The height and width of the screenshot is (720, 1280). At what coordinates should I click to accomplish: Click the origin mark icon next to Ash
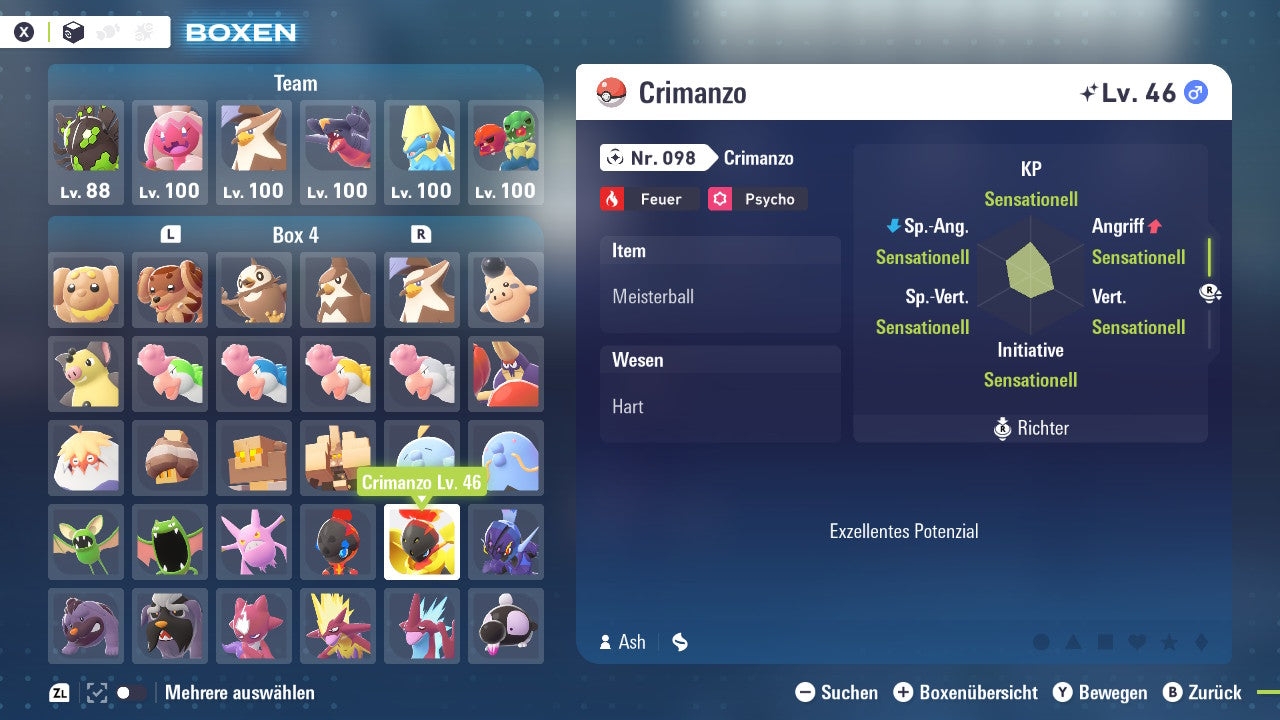680,642
